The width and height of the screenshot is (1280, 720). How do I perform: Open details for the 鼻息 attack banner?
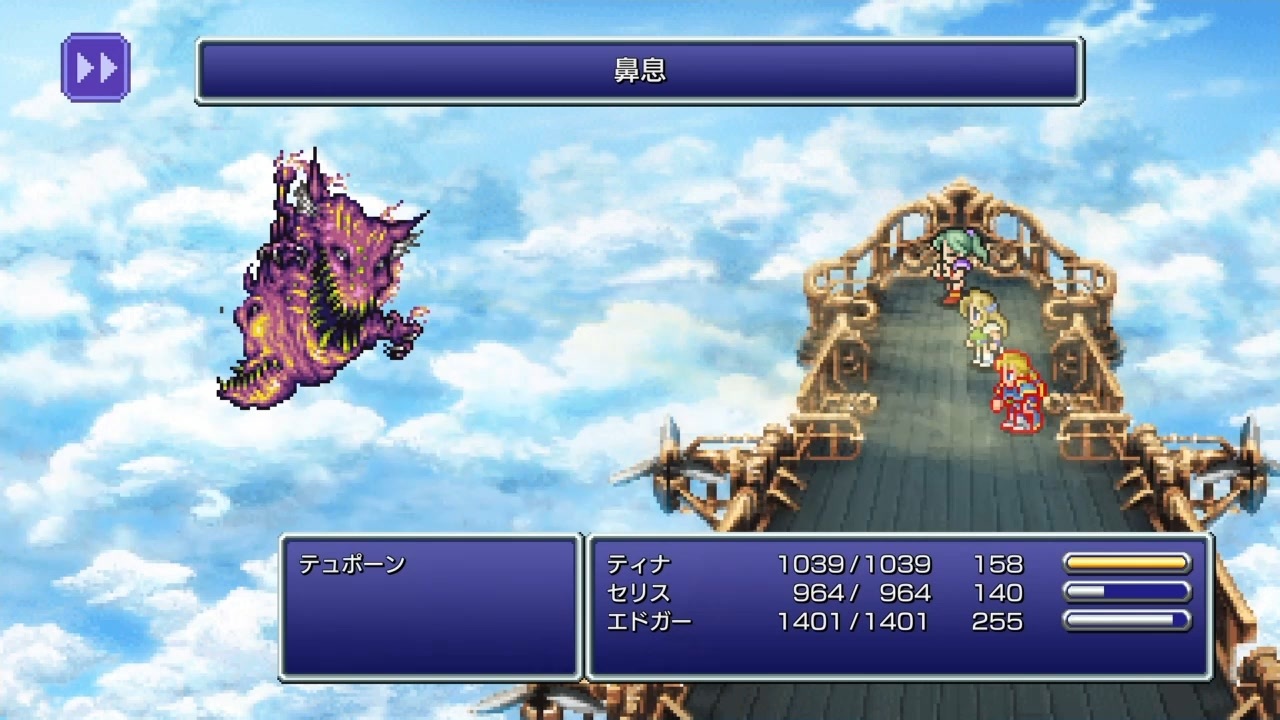[640, 70]
